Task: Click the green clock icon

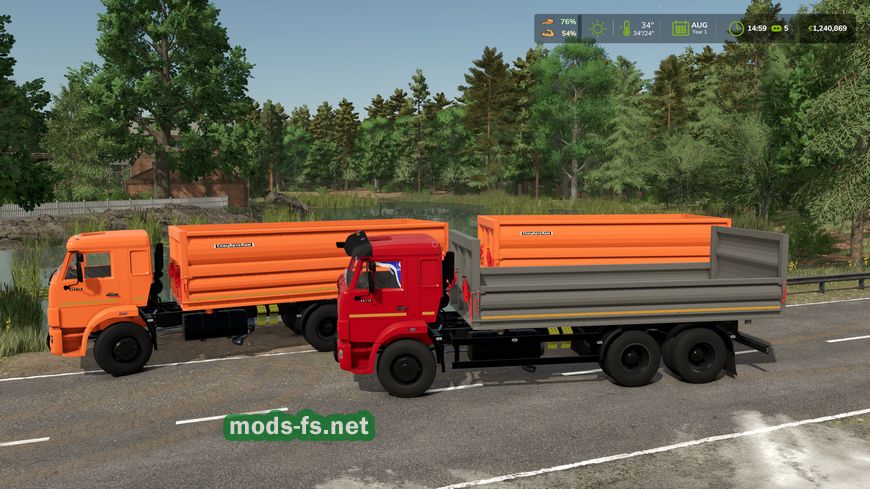Action: [x=736, y=28]
